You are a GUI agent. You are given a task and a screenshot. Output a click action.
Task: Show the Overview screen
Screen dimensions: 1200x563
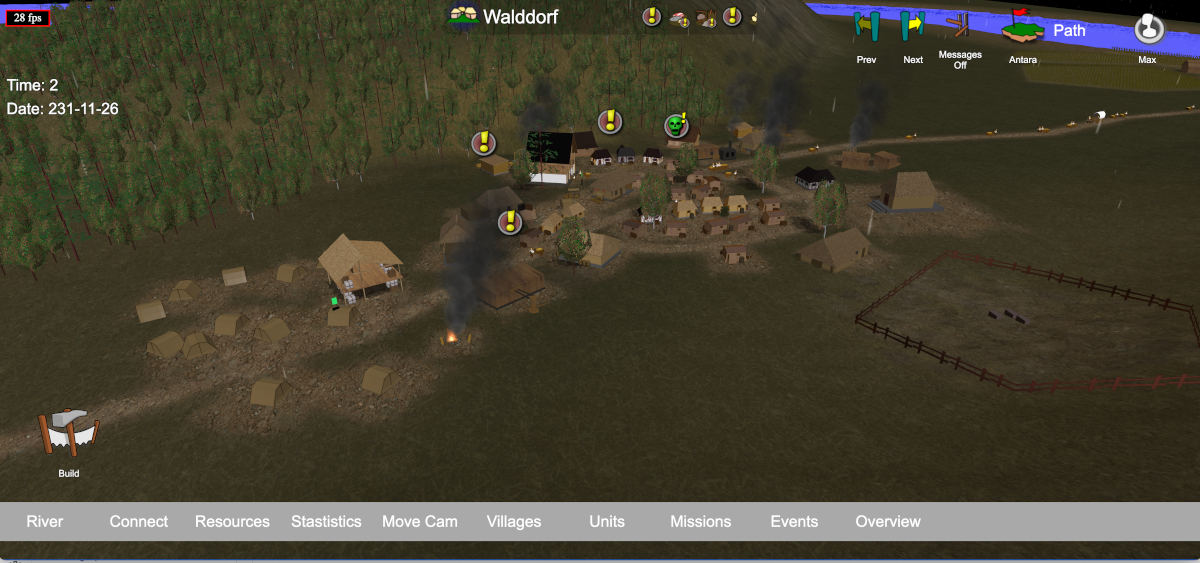pos(888,521)
